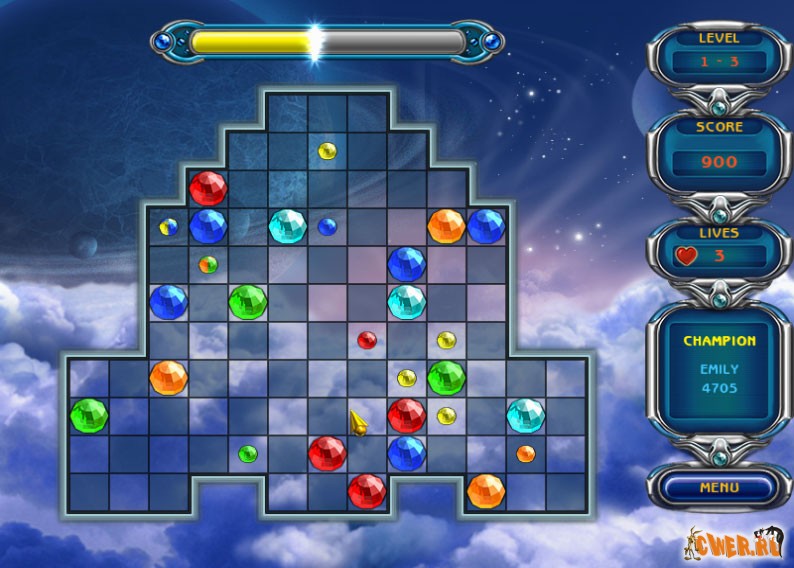The image size is (794, 568).
Task: Select the small green-and-orange two-tone gem
Action: tap(208, 265)
